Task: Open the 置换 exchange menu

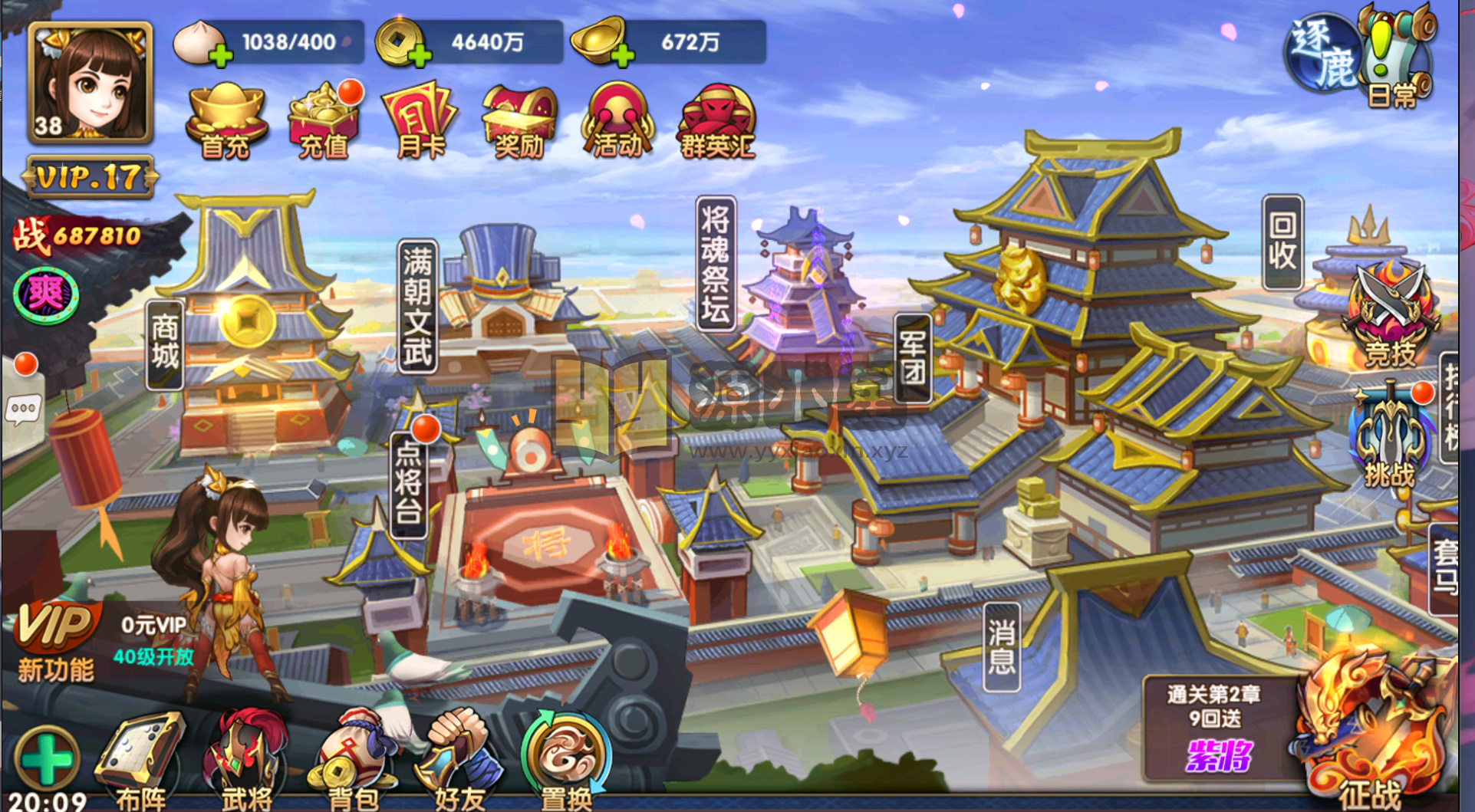Action: (566, 759)
